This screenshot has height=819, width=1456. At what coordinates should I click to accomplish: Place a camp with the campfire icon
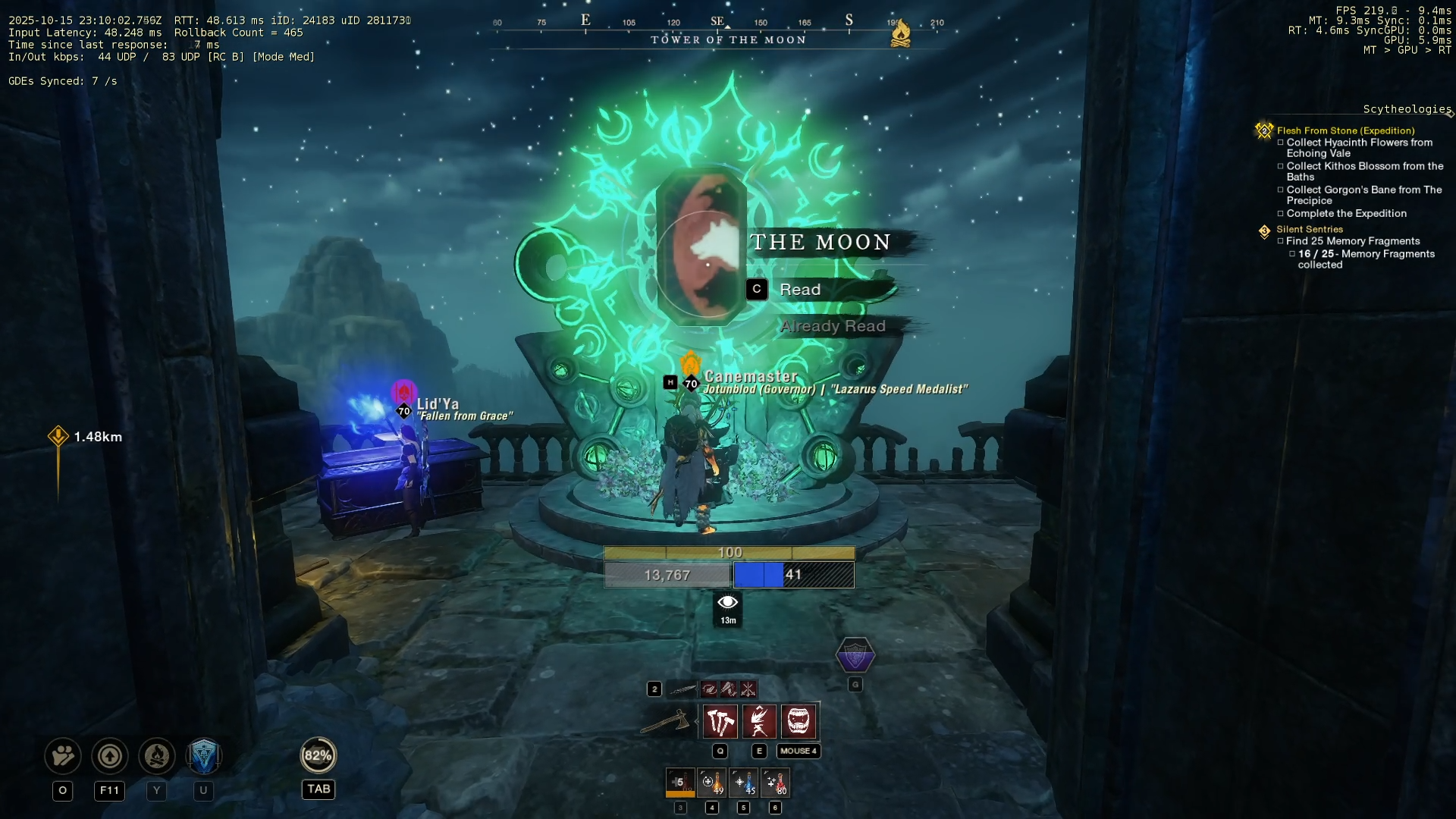[157, 756]
